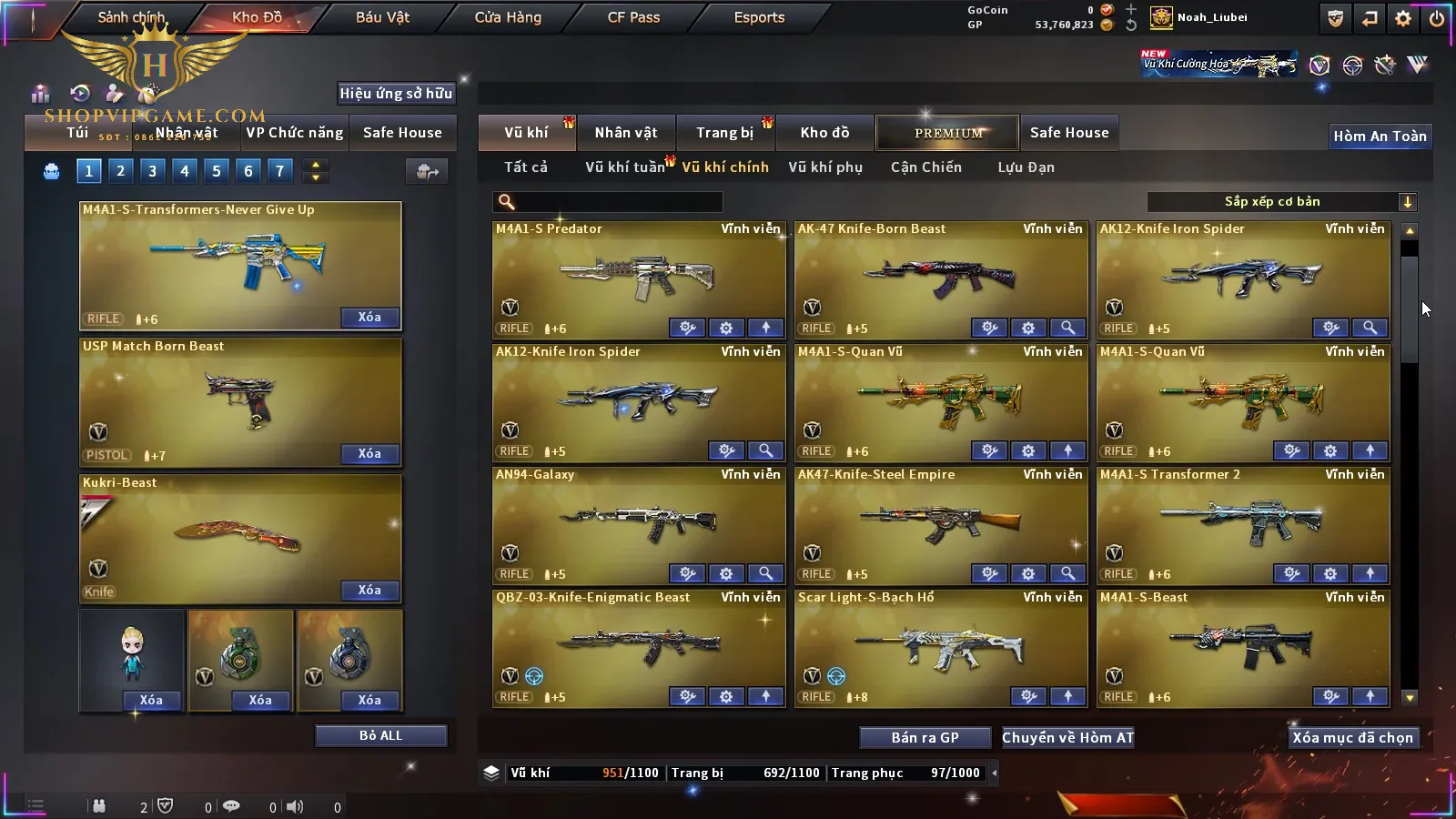Go to the Báu Vật menu
The width and height of the screenshot is (1456, 819).
[x=382, y=17]
